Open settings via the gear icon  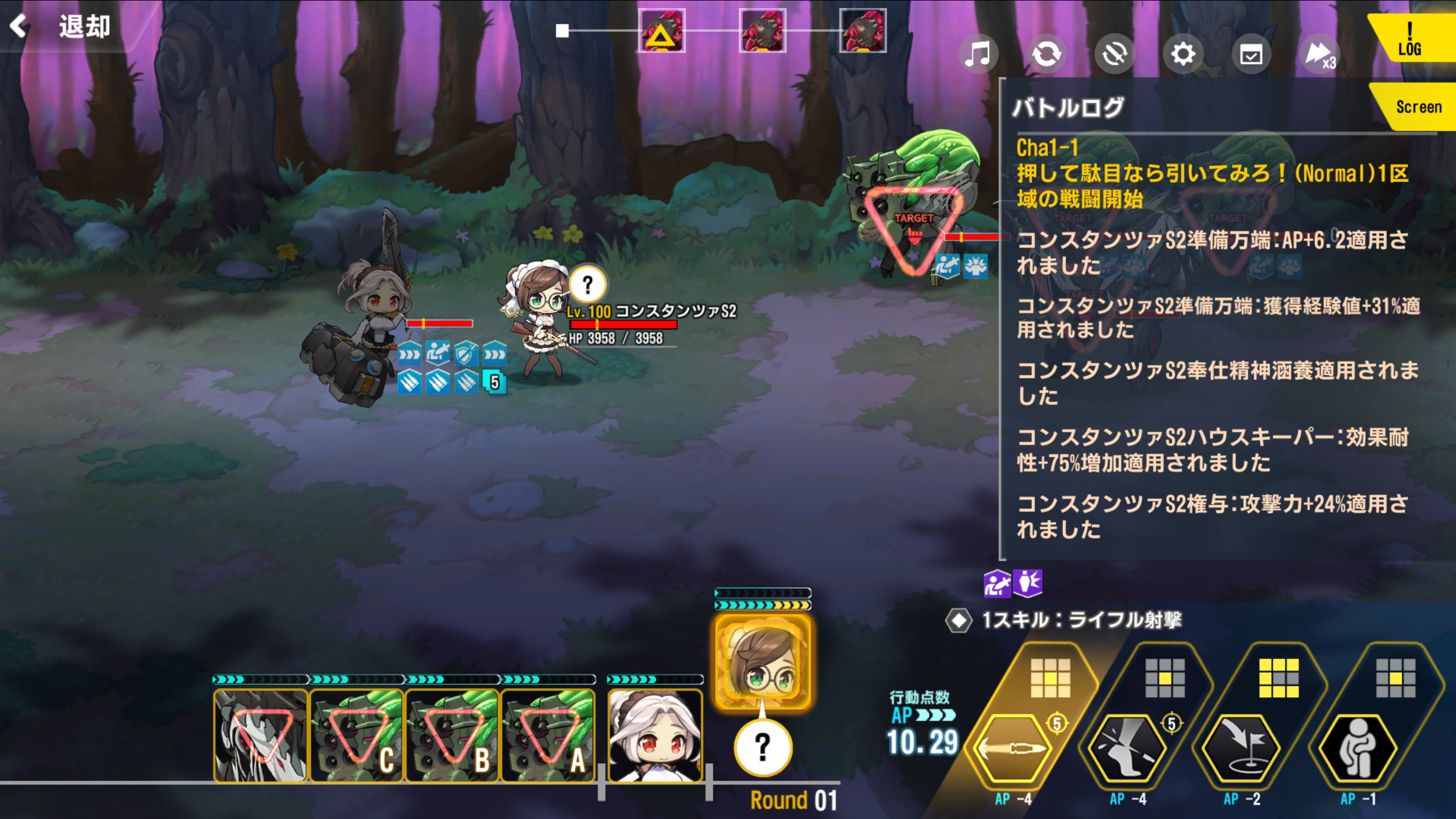point(1182,55)
